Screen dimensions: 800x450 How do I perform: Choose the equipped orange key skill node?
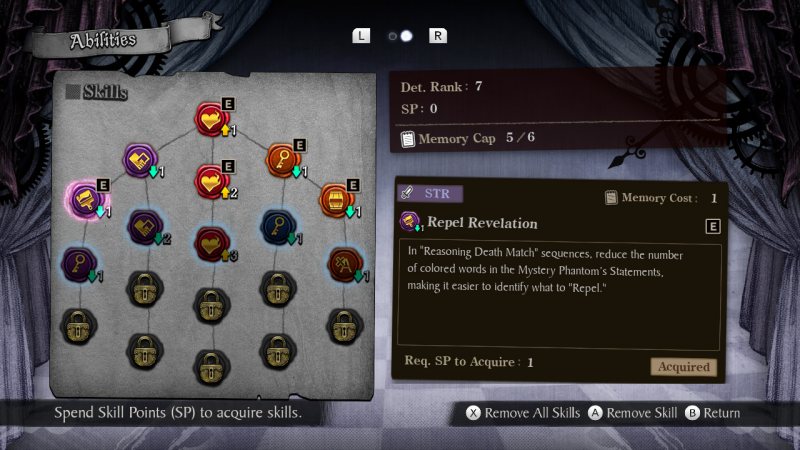[x=281, y=160]
